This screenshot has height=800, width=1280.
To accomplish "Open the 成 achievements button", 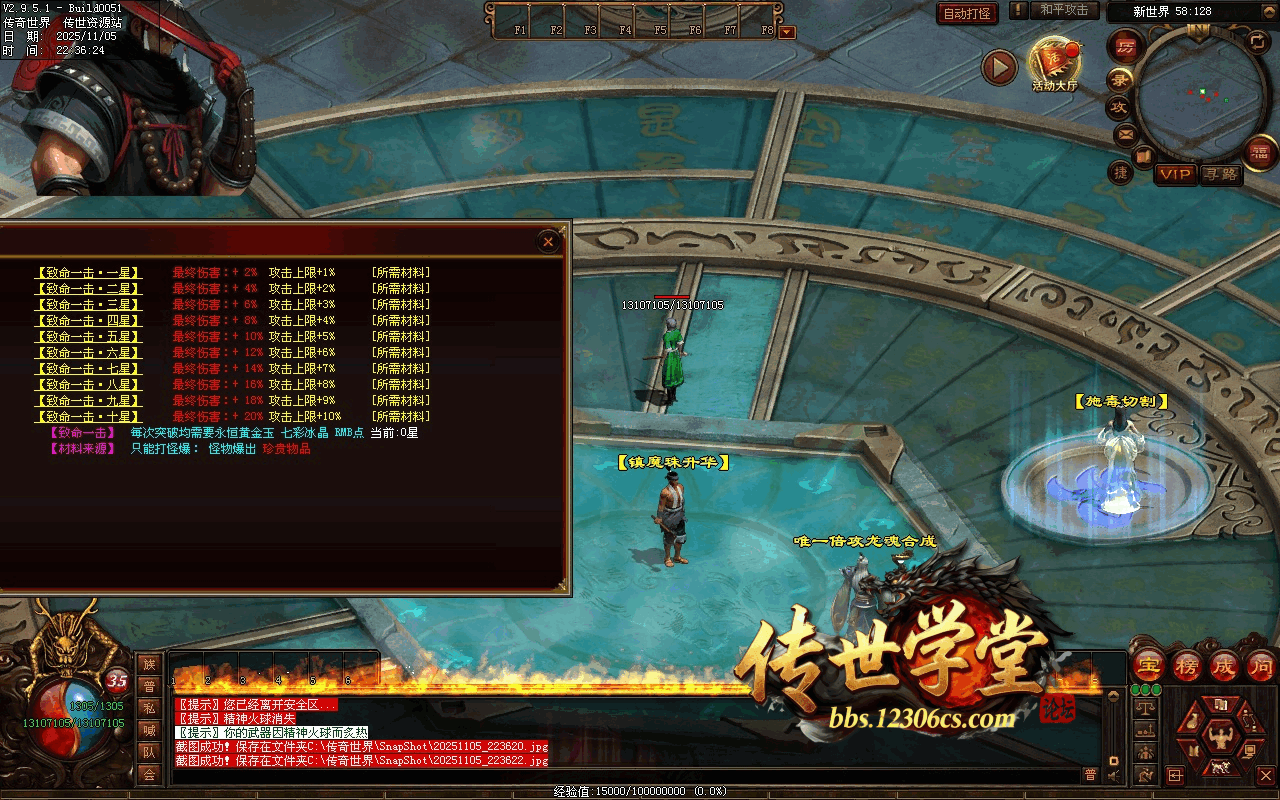I will point(1224,665).
